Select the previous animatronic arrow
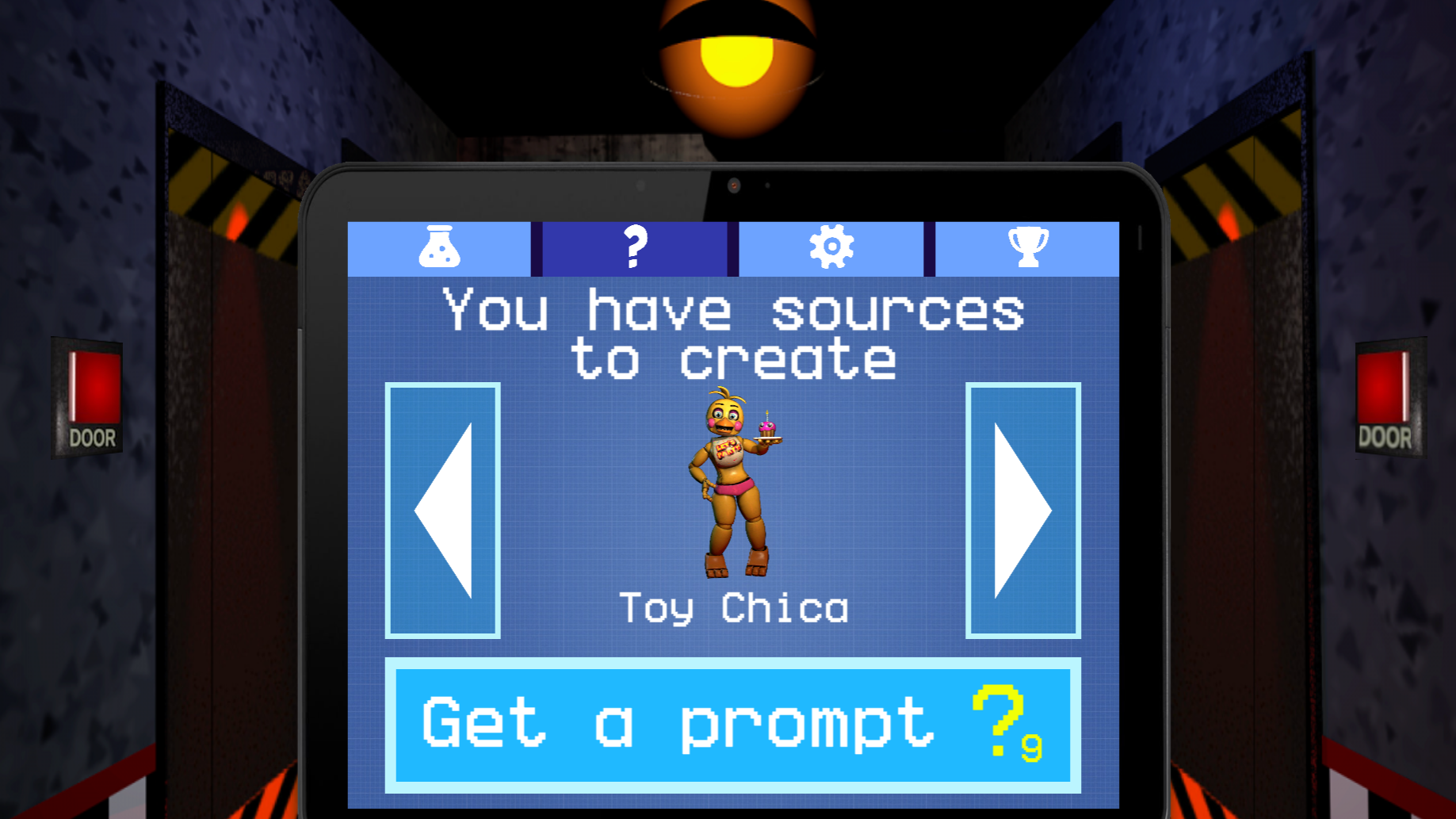The height and width of the screenshot is (819, 1456). (441, 511)
